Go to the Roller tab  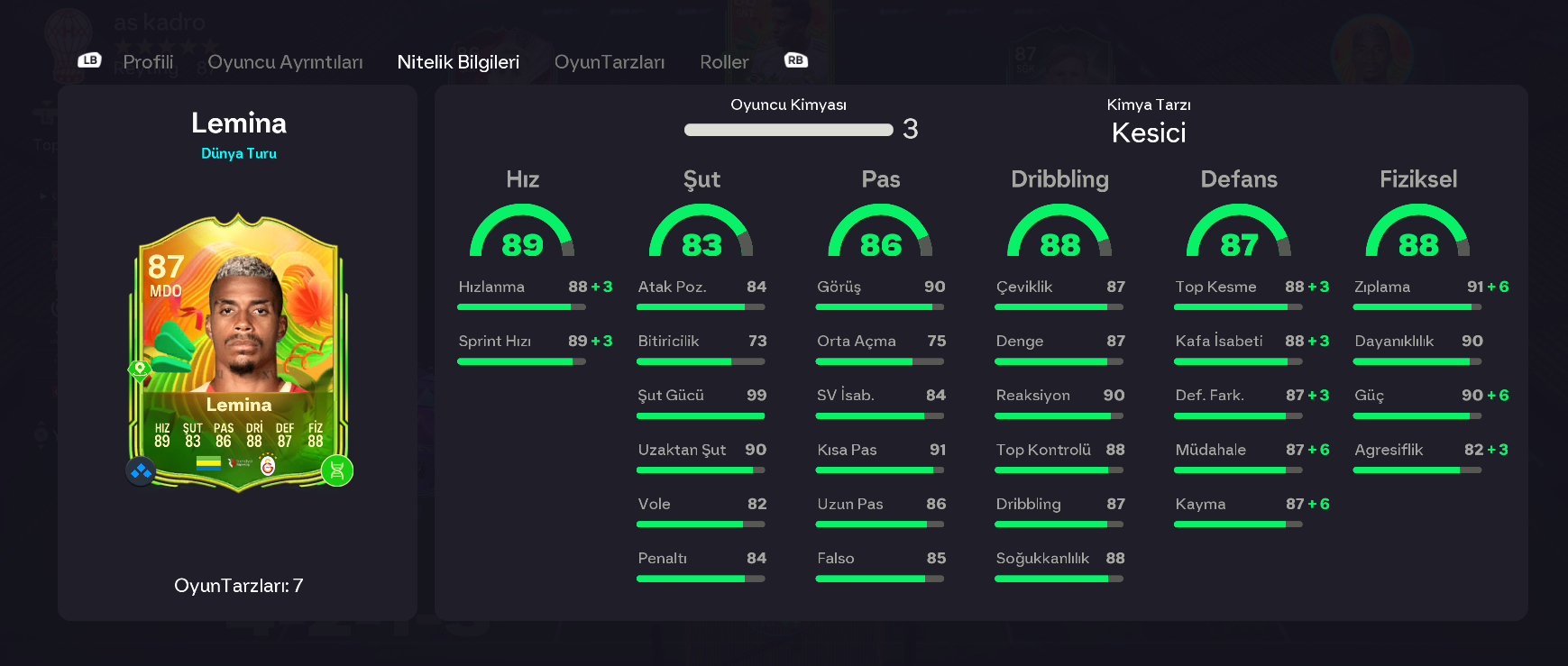click(x=724, y=62)
